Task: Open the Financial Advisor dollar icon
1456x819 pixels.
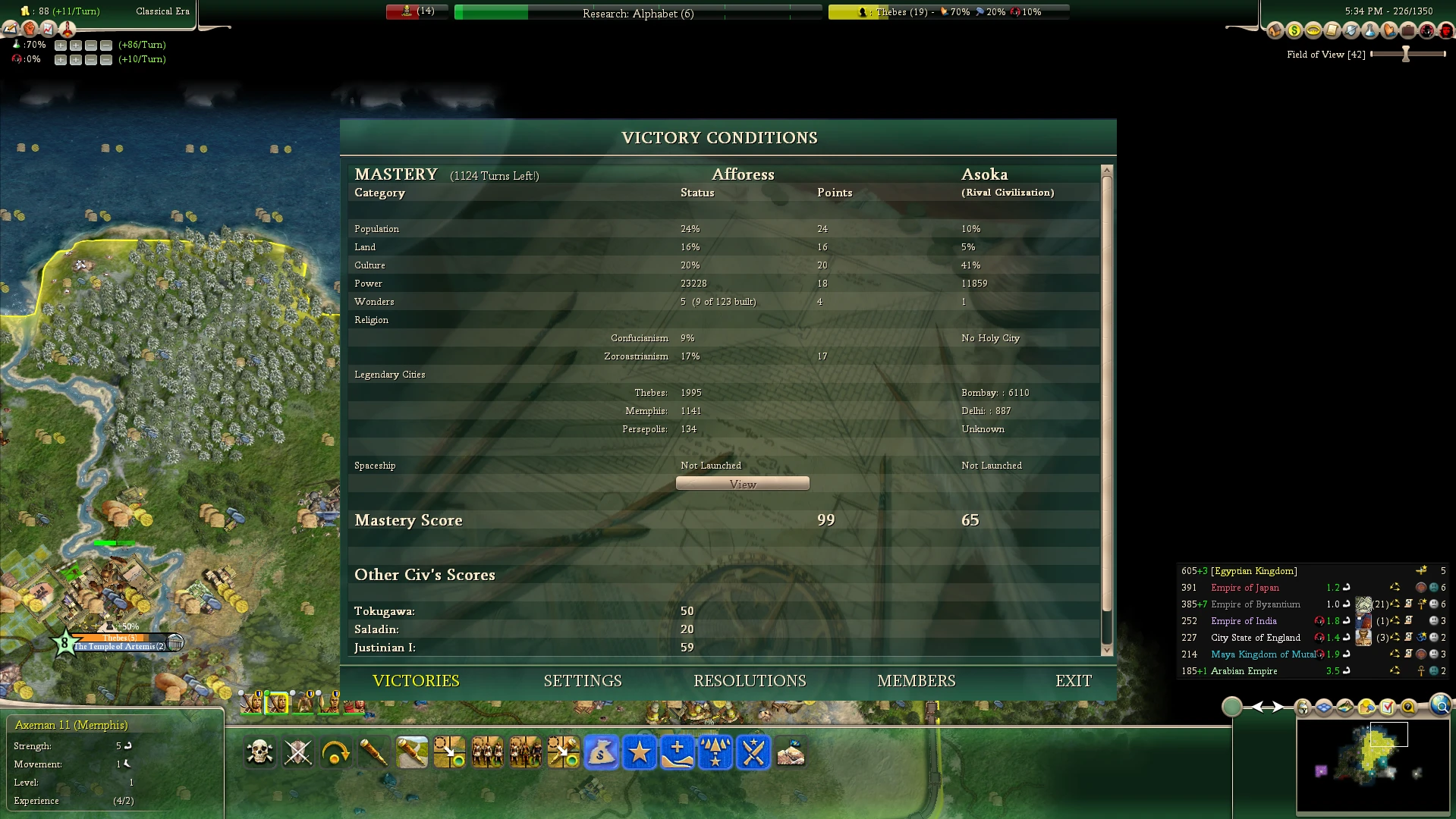Action: pos(1294,30)
